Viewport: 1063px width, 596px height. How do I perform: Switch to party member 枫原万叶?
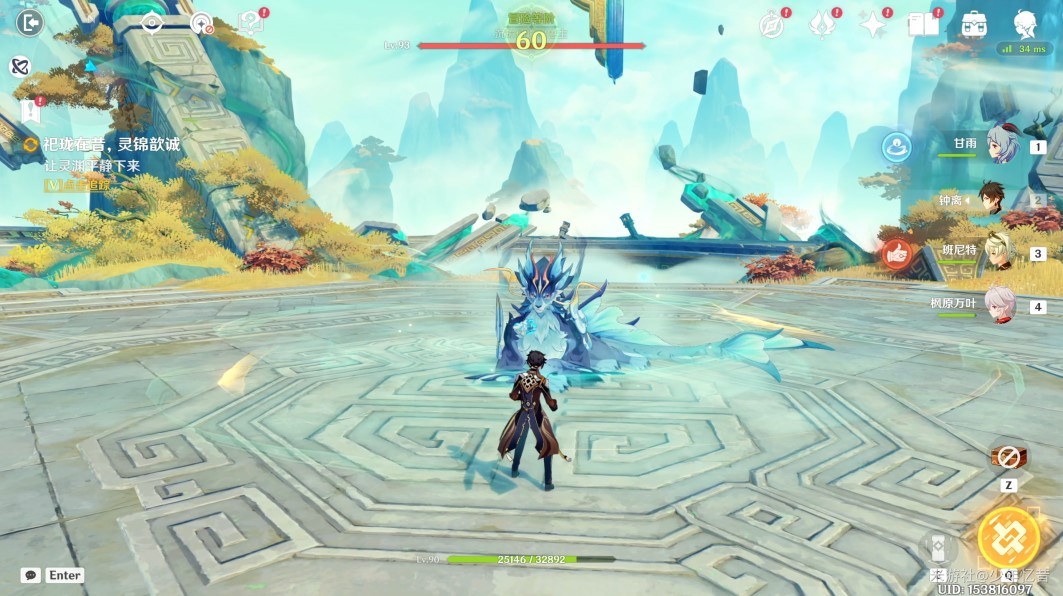[999, 305]
